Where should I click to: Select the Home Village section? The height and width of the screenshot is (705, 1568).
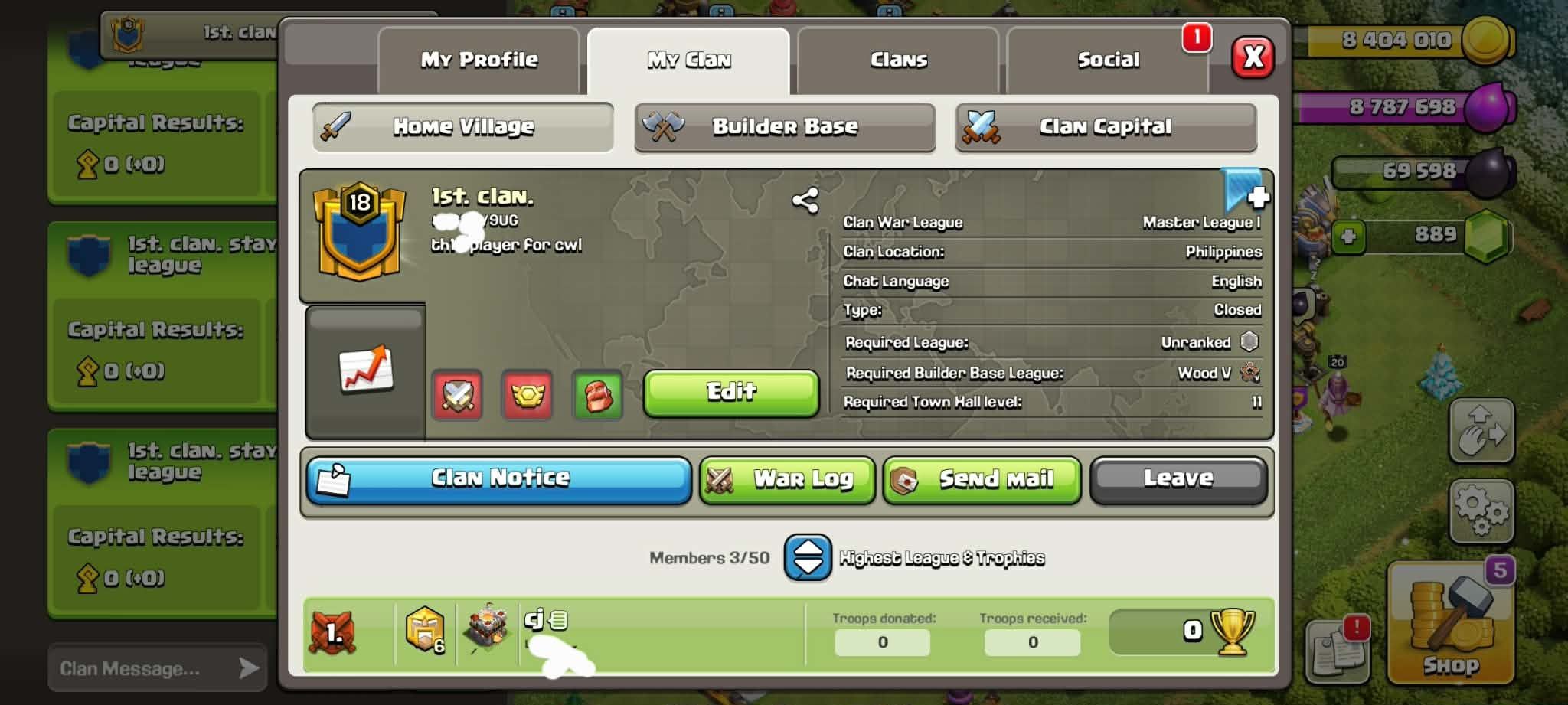463,126
